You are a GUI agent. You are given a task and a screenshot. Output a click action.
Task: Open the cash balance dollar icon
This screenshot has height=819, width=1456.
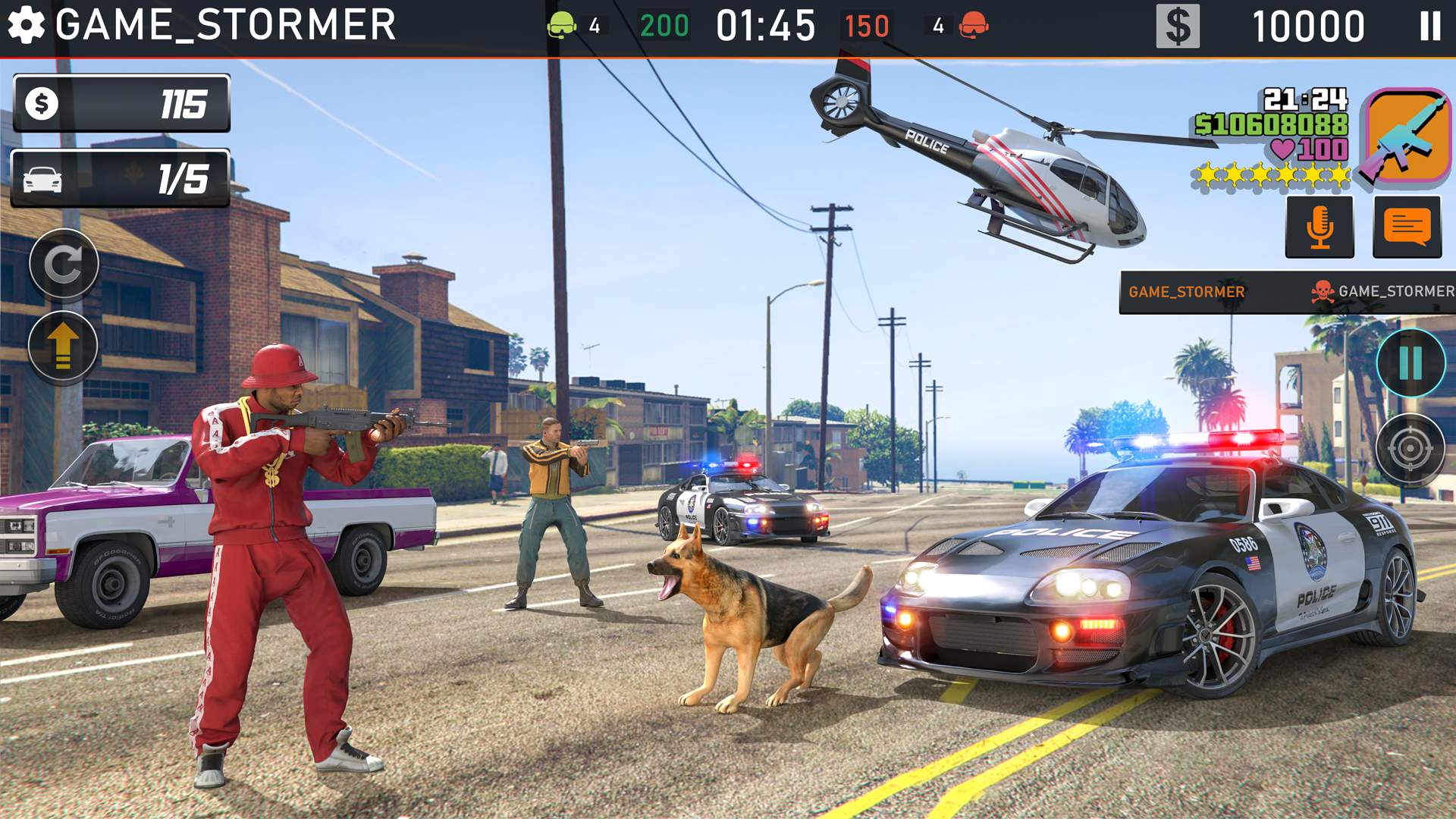[1178, 24]
